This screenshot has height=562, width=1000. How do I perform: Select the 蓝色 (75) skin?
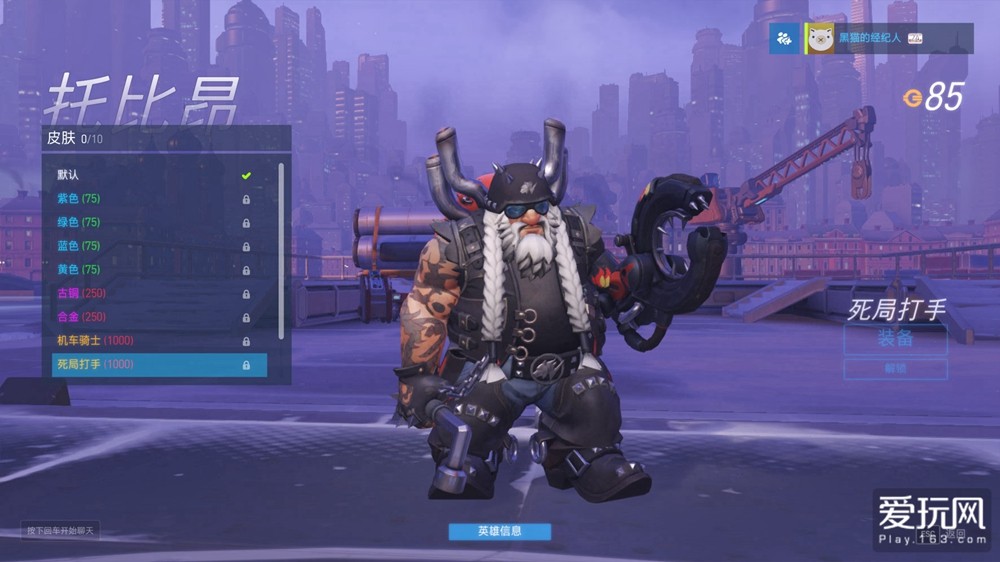pos(150,246)
